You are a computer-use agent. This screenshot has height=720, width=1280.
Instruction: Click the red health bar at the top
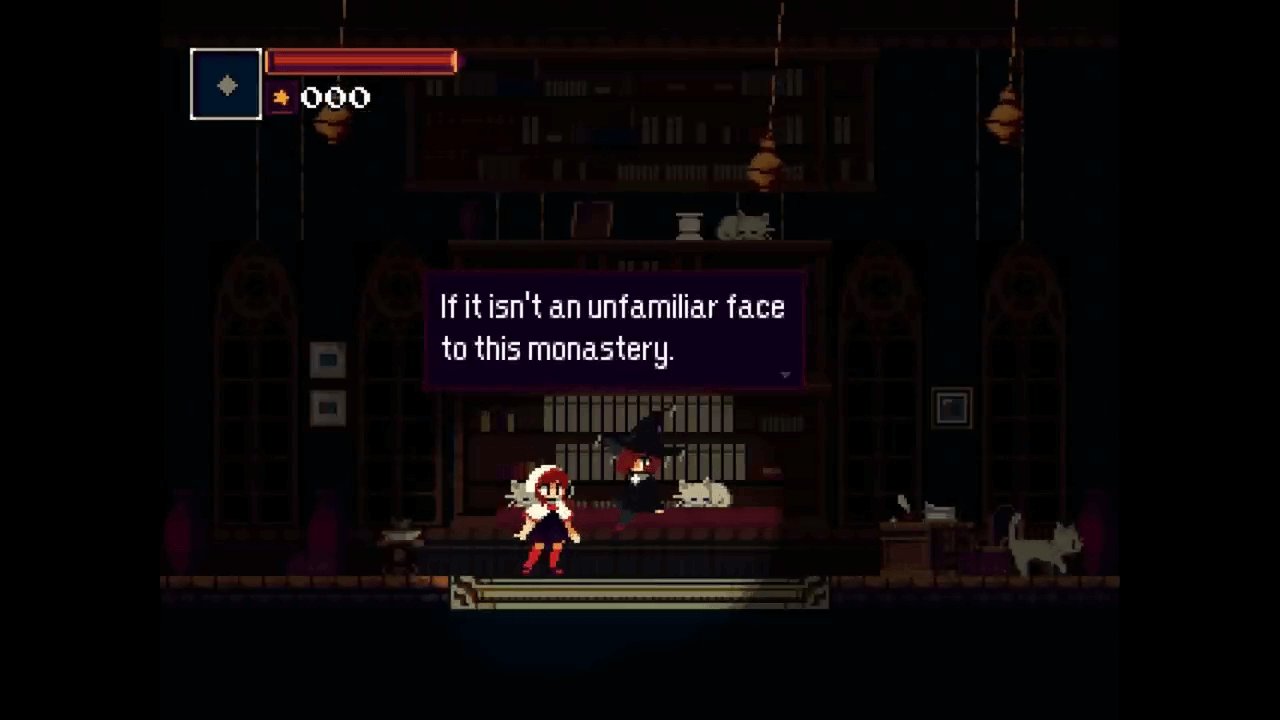360,62
